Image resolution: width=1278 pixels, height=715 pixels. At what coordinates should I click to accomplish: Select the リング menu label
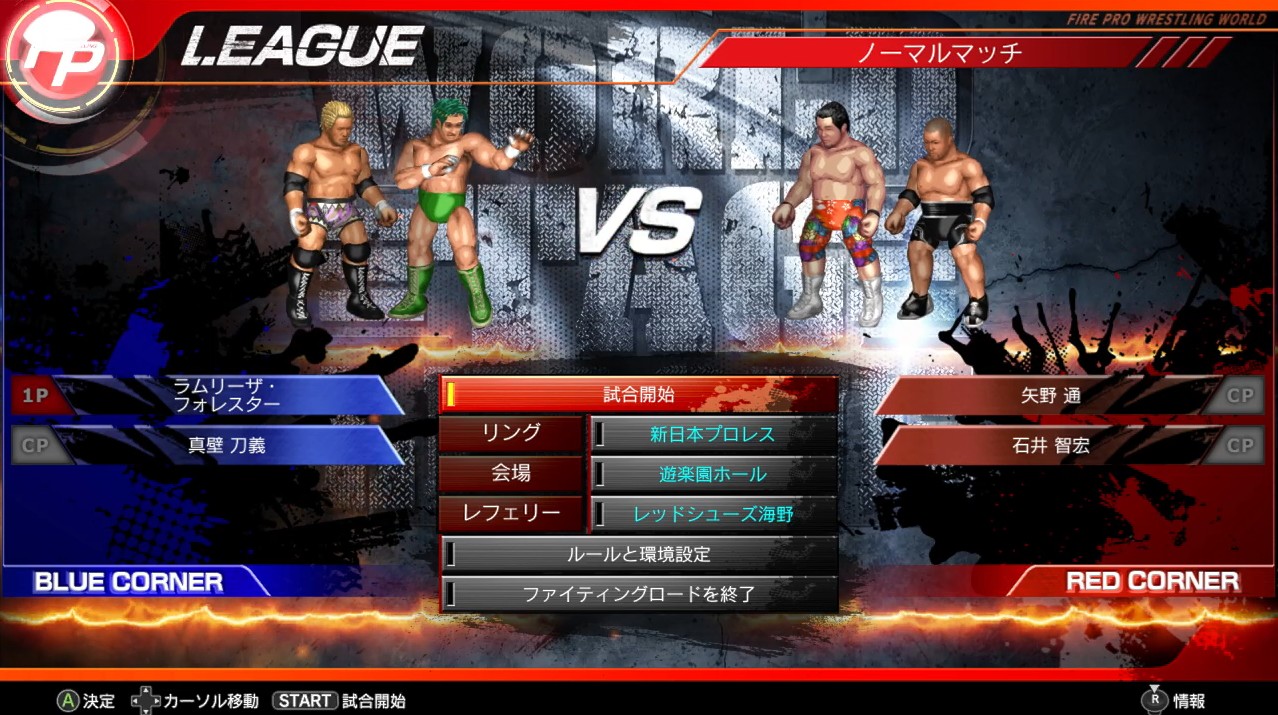[511, 434]
